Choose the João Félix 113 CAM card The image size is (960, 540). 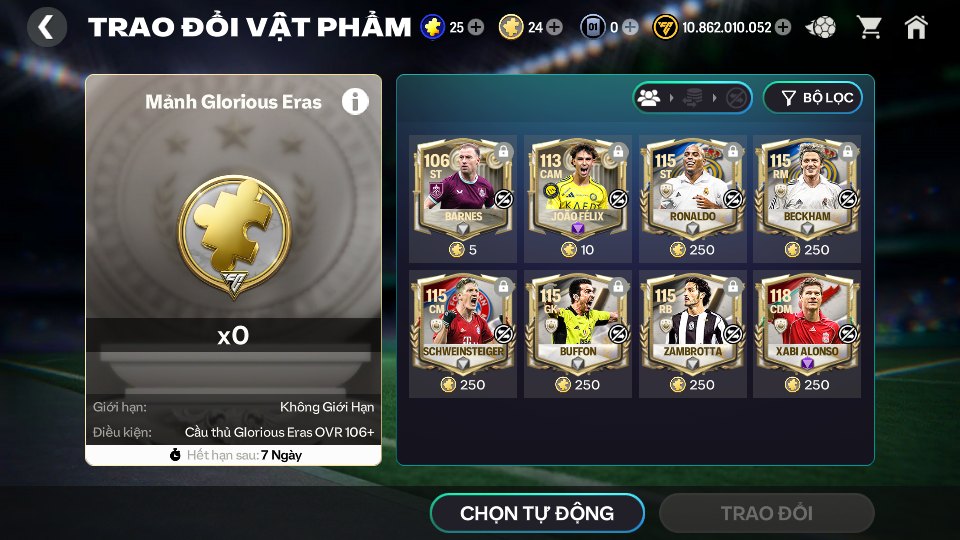coord(578,190)
